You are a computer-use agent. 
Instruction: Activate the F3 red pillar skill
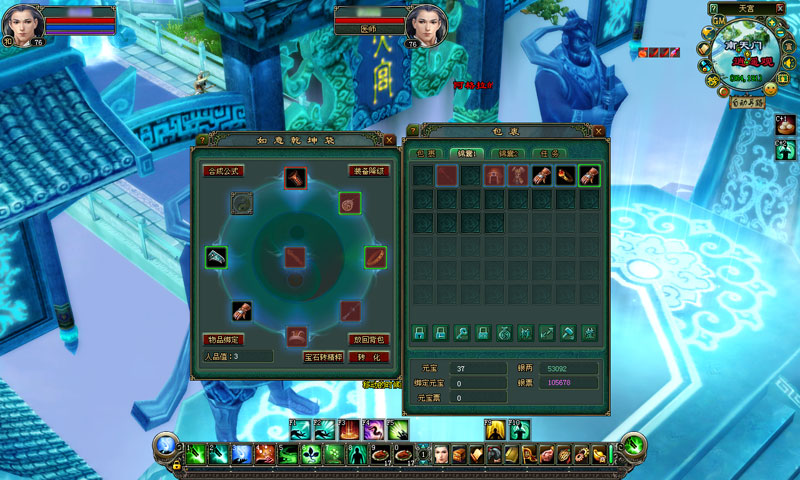pyautogui.click(x=348, y=430)
